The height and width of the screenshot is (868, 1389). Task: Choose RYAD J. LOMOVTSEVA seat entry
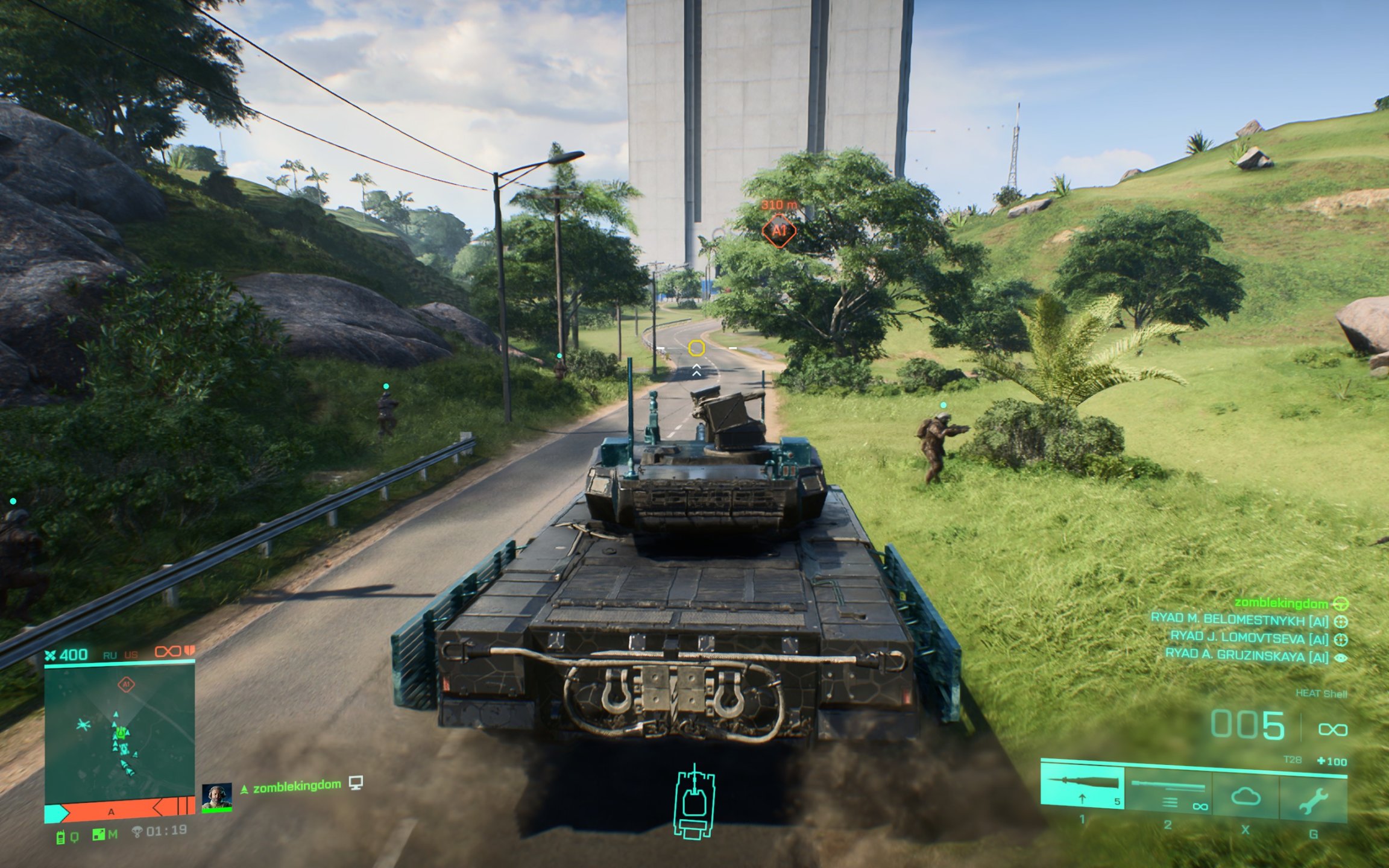[x=1249, y=638]
